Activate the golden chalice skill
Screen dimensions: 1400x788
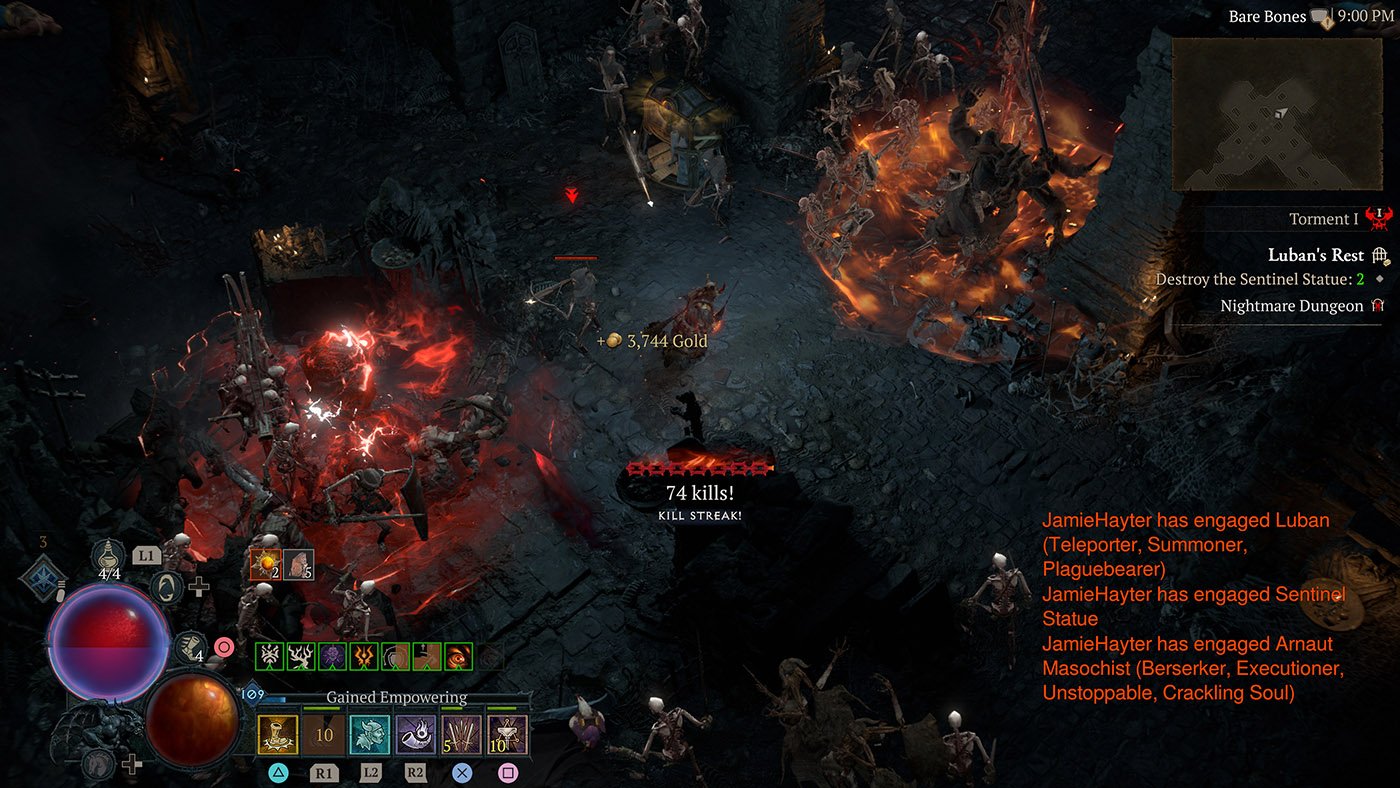pos(277,733)
